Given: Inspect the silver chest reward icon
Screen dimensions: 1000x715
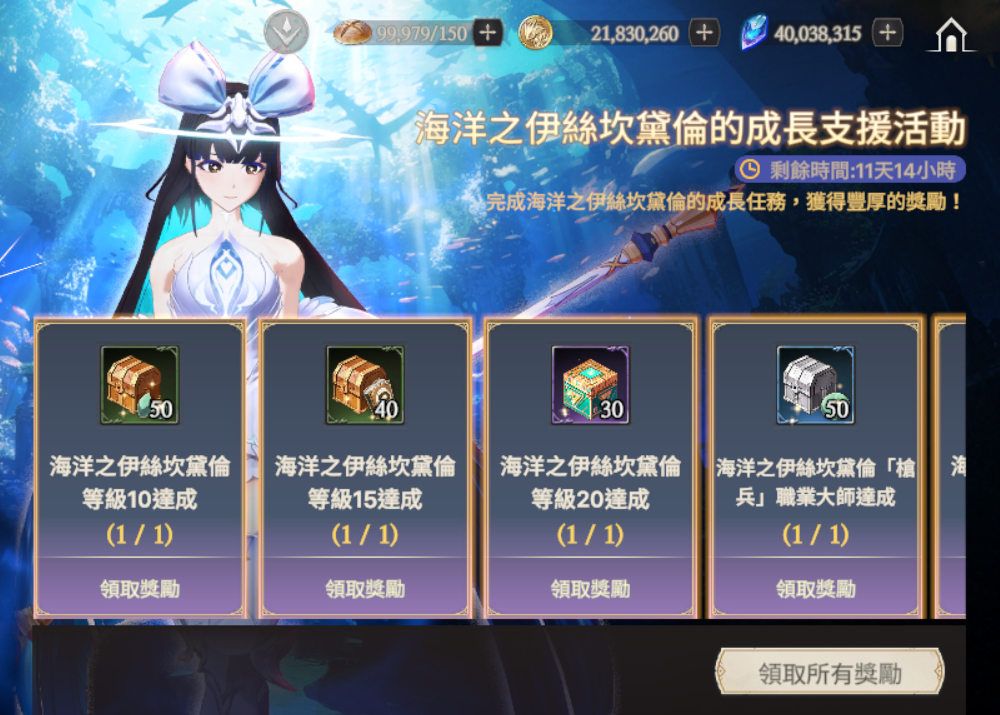Looking at the screenshot, I should 815,386.
